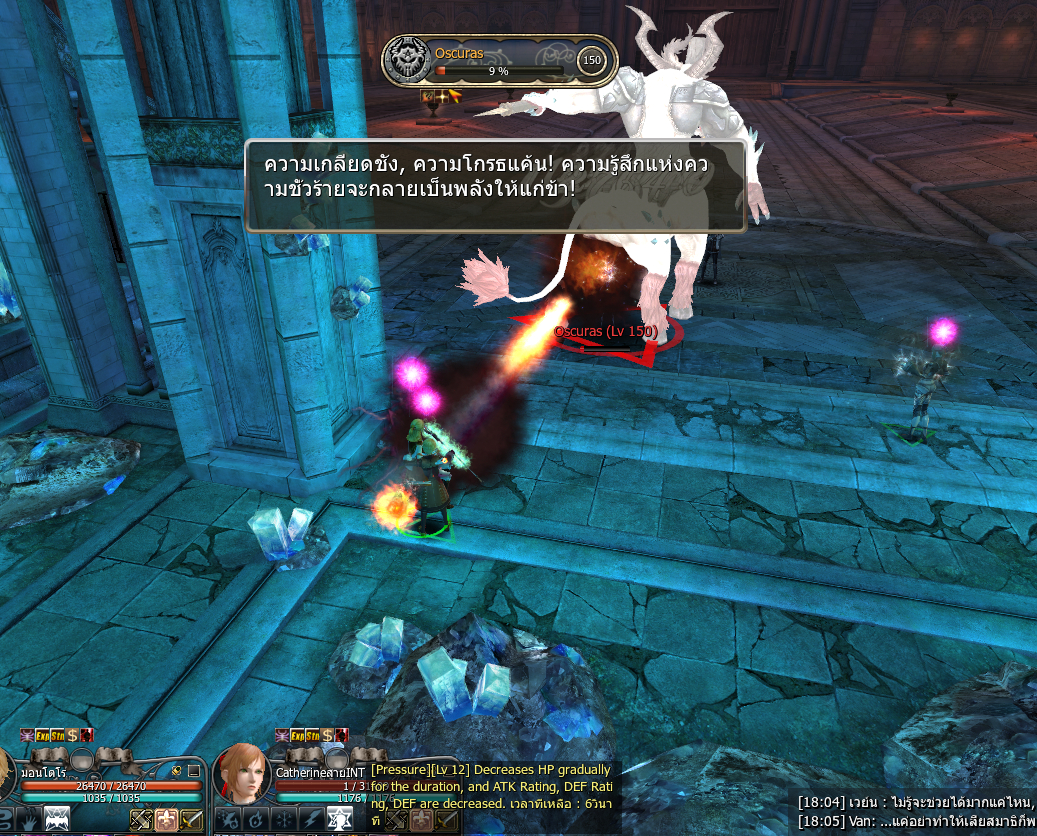Click the cross sparkle debuff under Oscuras's bar

tap(441, 96)
